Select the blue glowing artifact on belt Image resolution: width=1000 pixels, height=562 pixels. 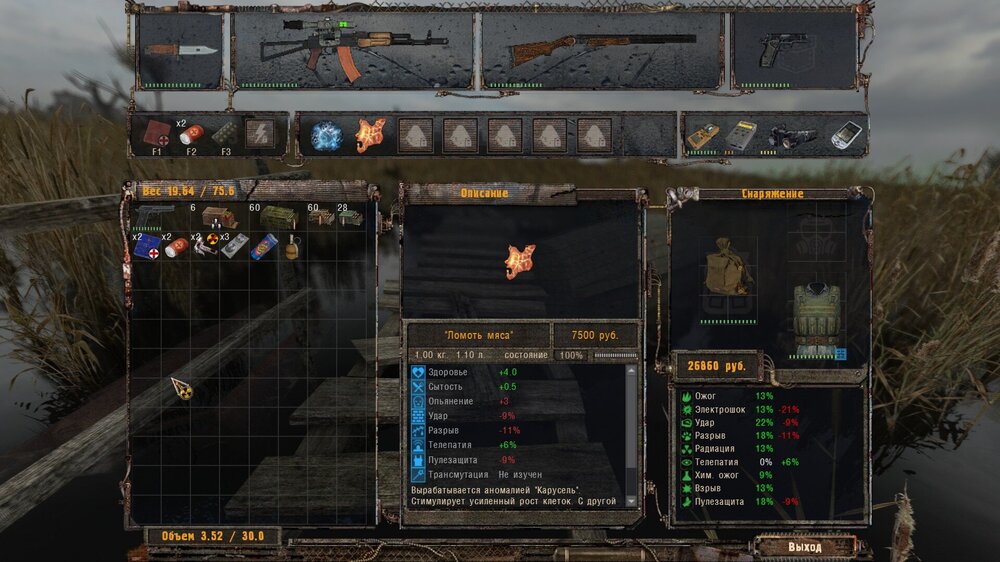(327, 135)
